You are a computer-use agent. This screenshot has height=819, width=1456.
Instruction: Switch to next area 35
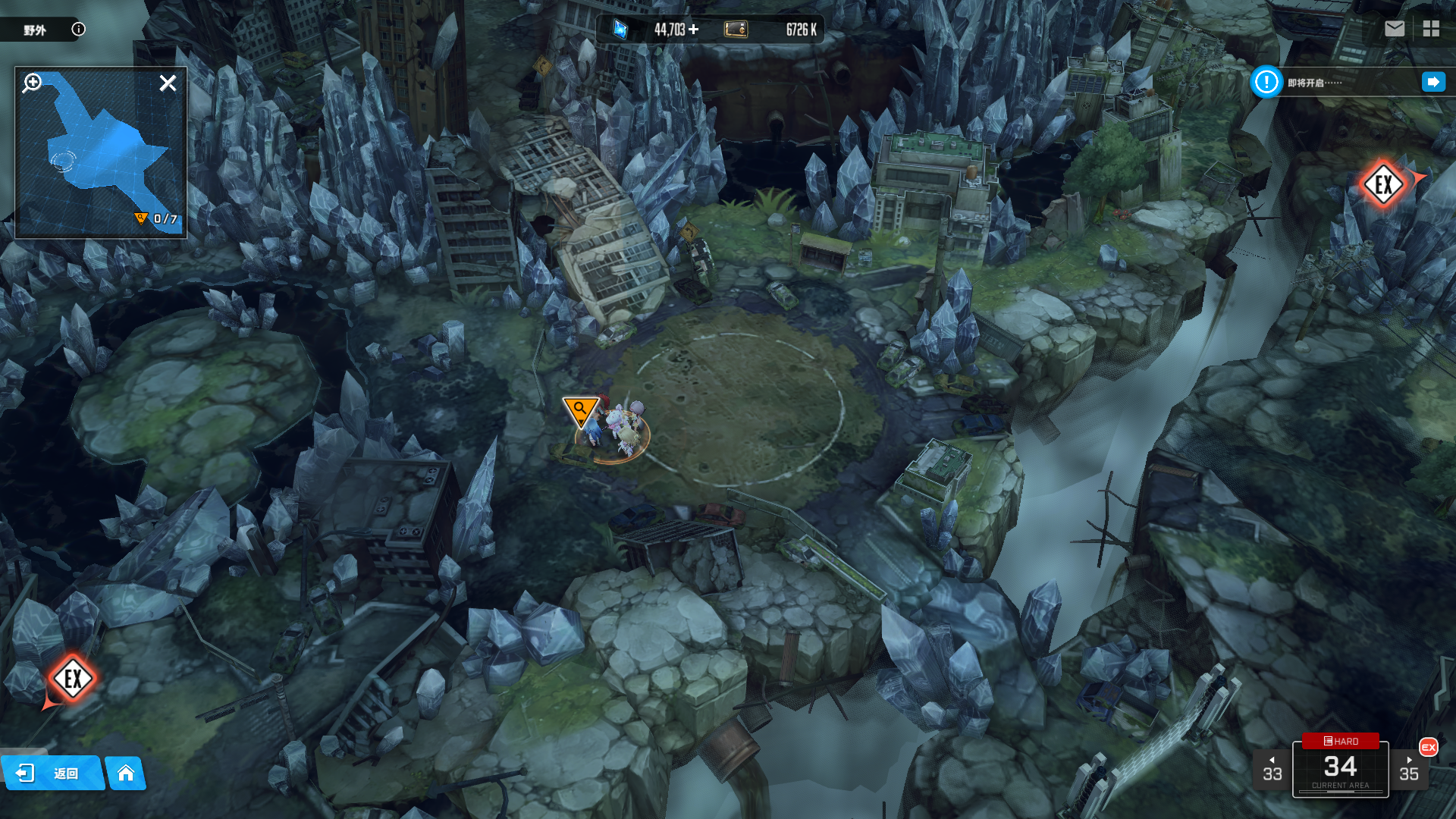coord(1408,770)
